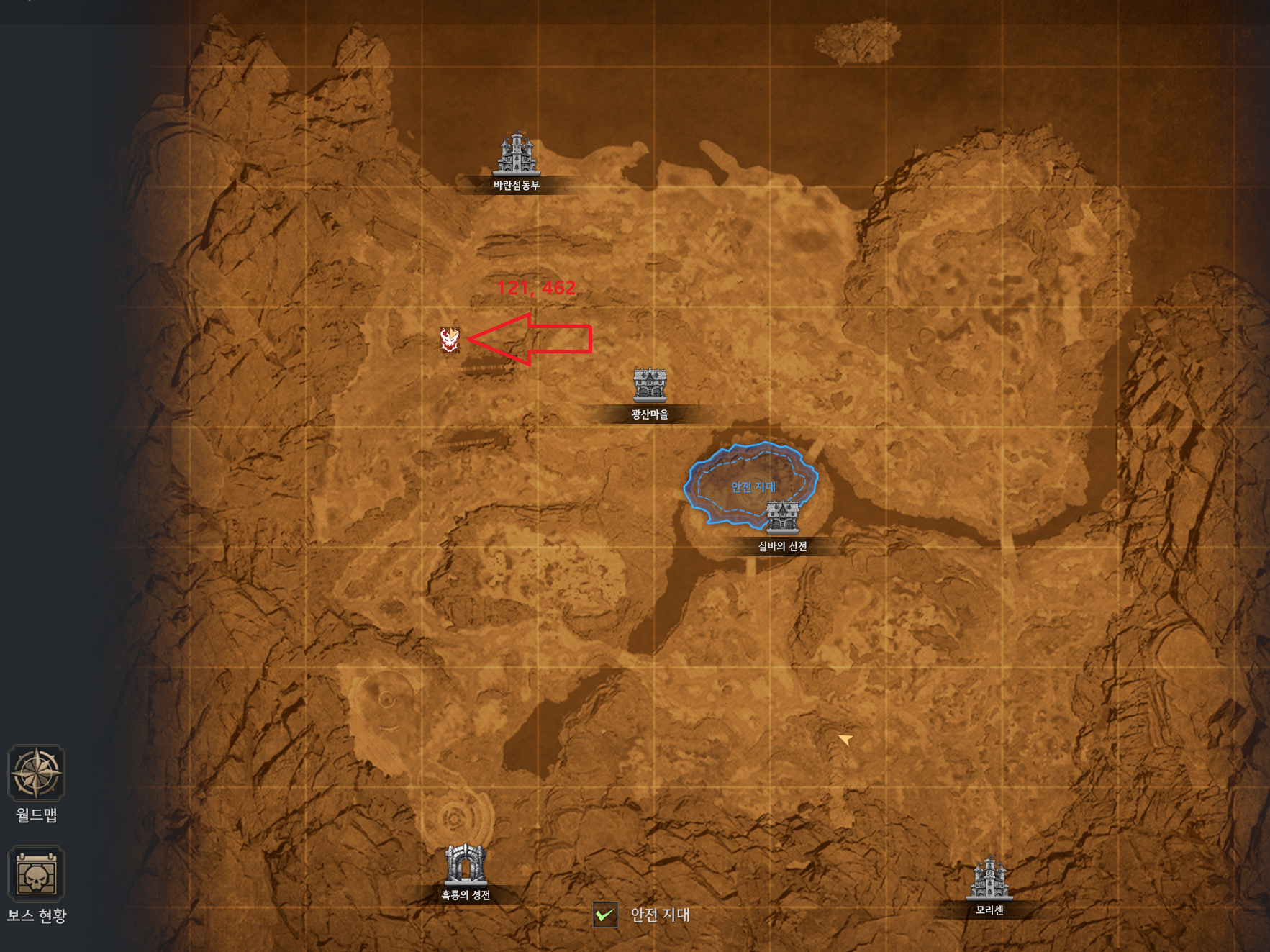Viewport: 1270px width, 952px height.
Task: Select the 실바의 신전 temple marker
Action: [782, 516]
